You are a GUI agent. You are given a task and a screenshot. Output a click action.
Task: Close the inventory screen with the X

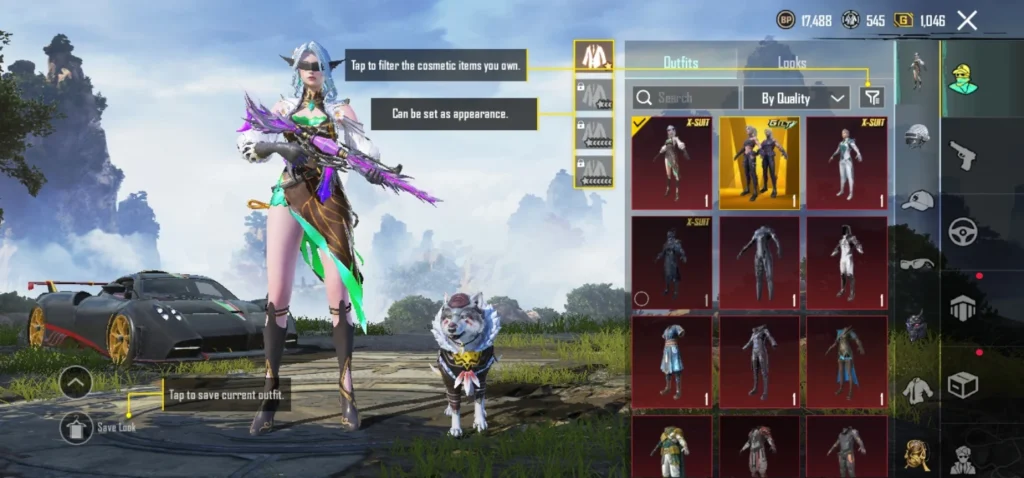(967, 20)
